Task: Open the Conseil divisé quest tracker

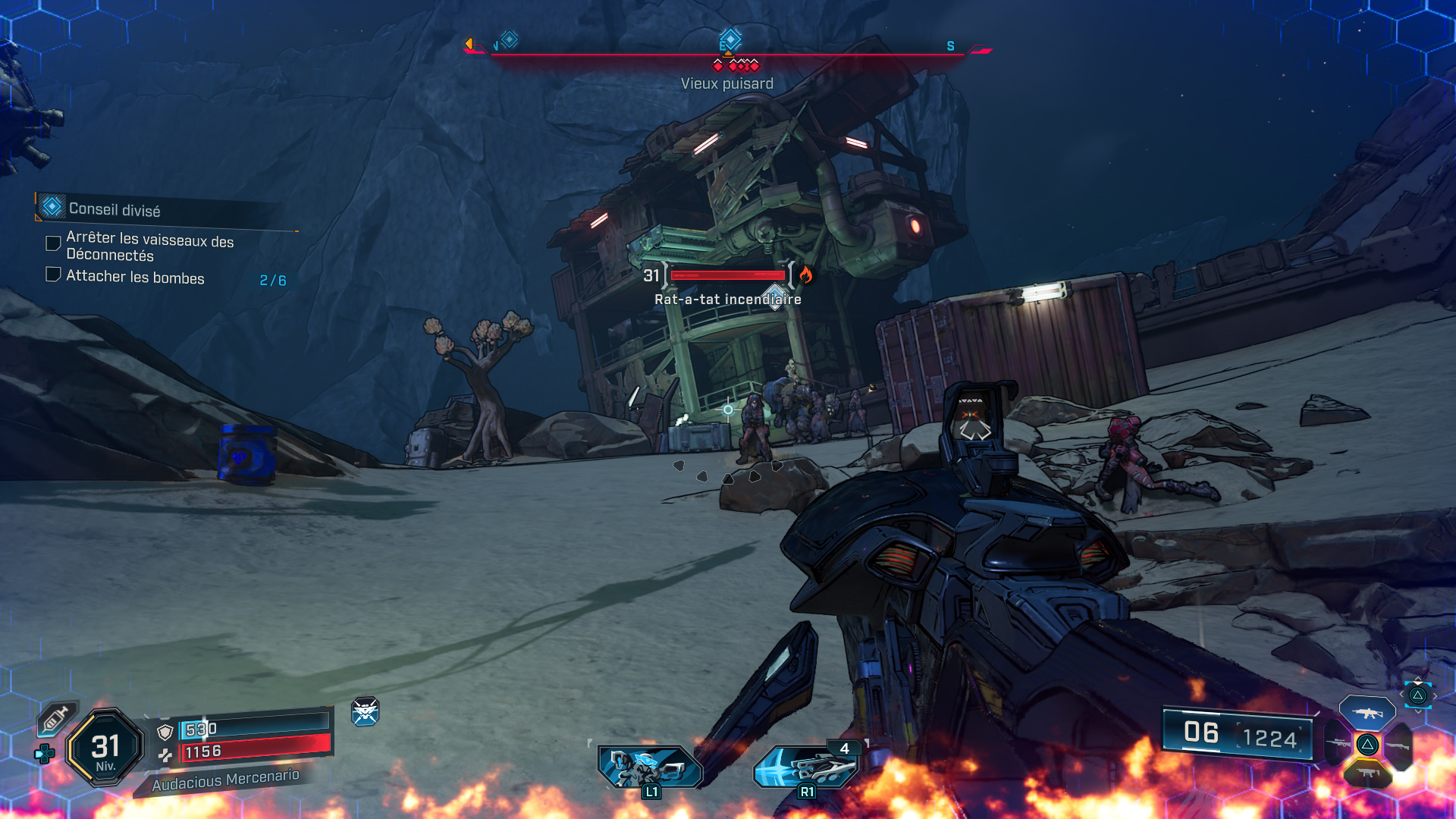Action: [114, 209]
